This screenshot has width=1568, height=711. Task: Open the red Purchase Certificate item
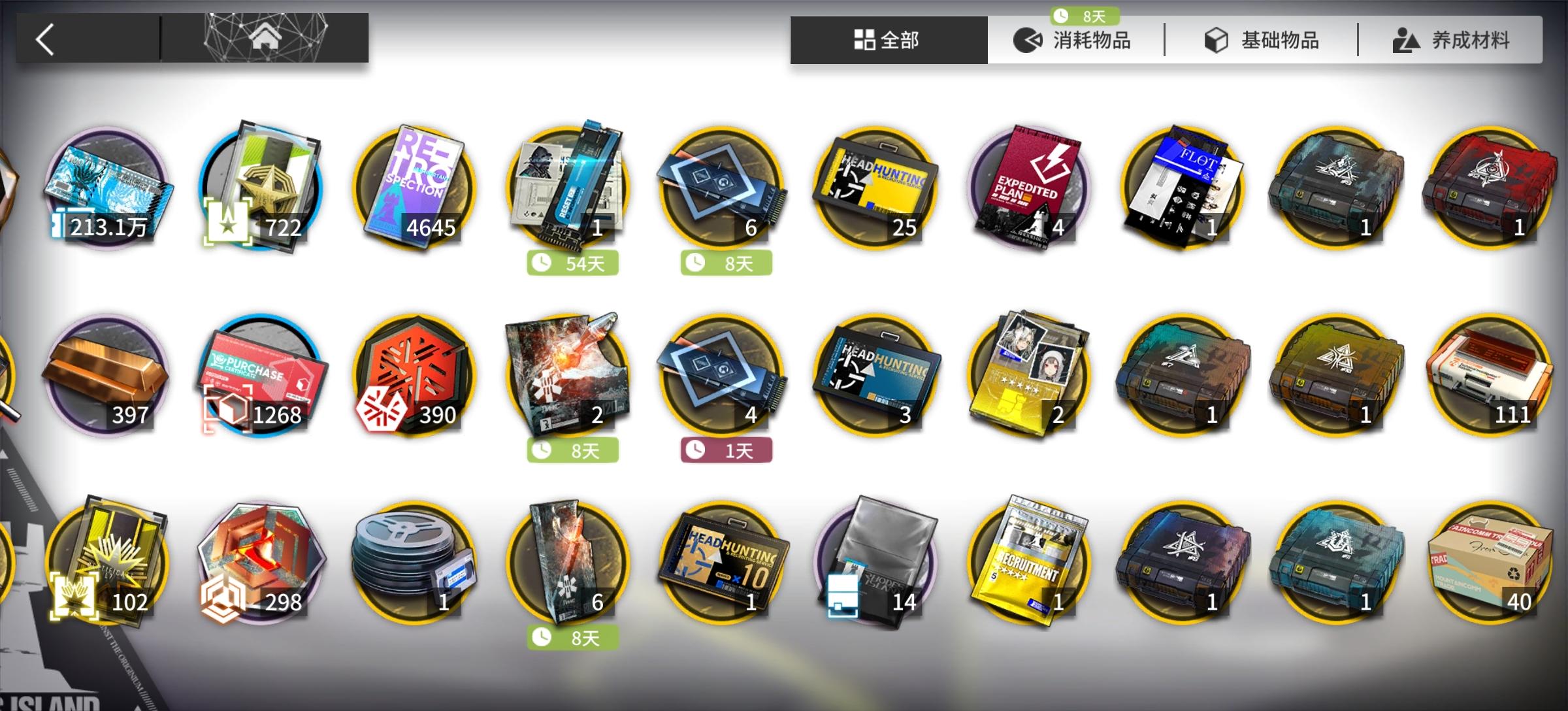(261, 379)
